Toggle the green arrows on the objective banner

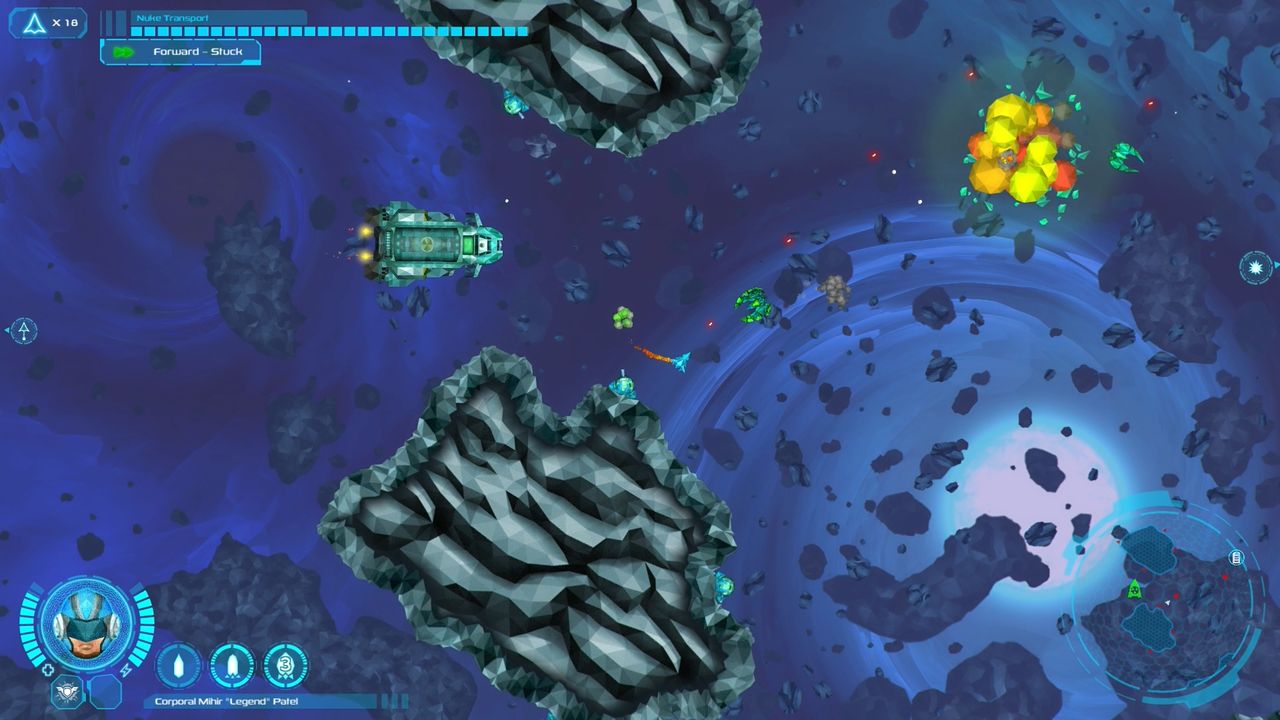click(x=121, y=51)
